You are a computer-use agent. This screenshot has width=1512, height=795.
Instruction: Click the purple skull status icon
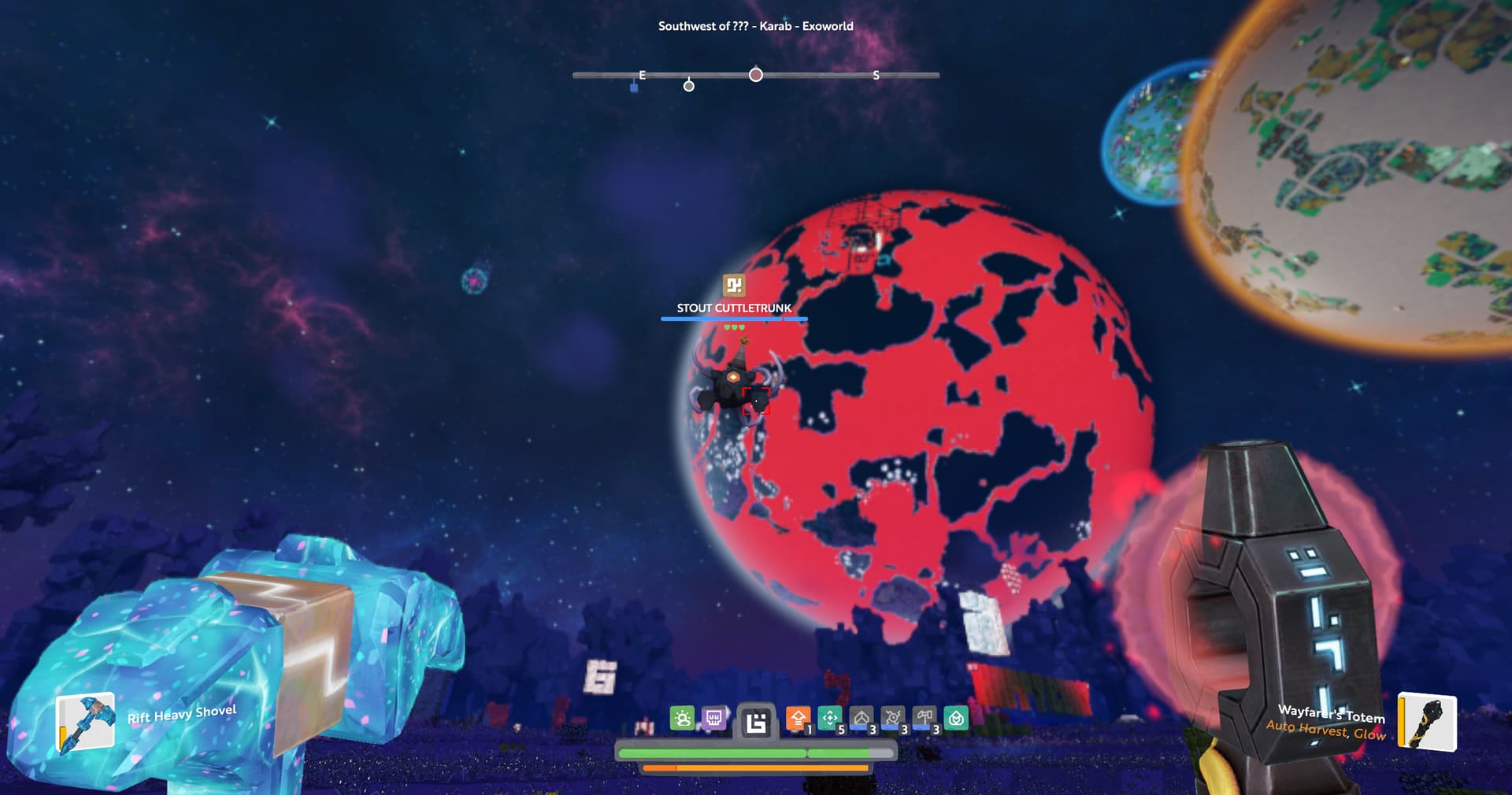pos(713,719)
